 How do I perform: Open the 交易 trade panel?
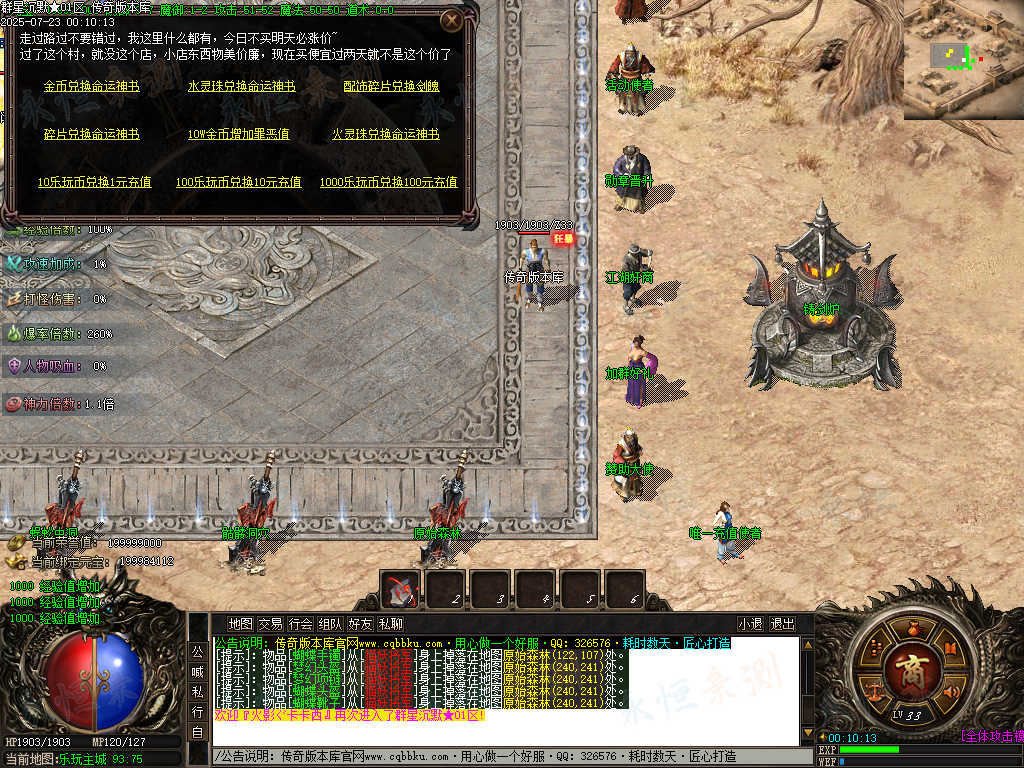(270, 624)
